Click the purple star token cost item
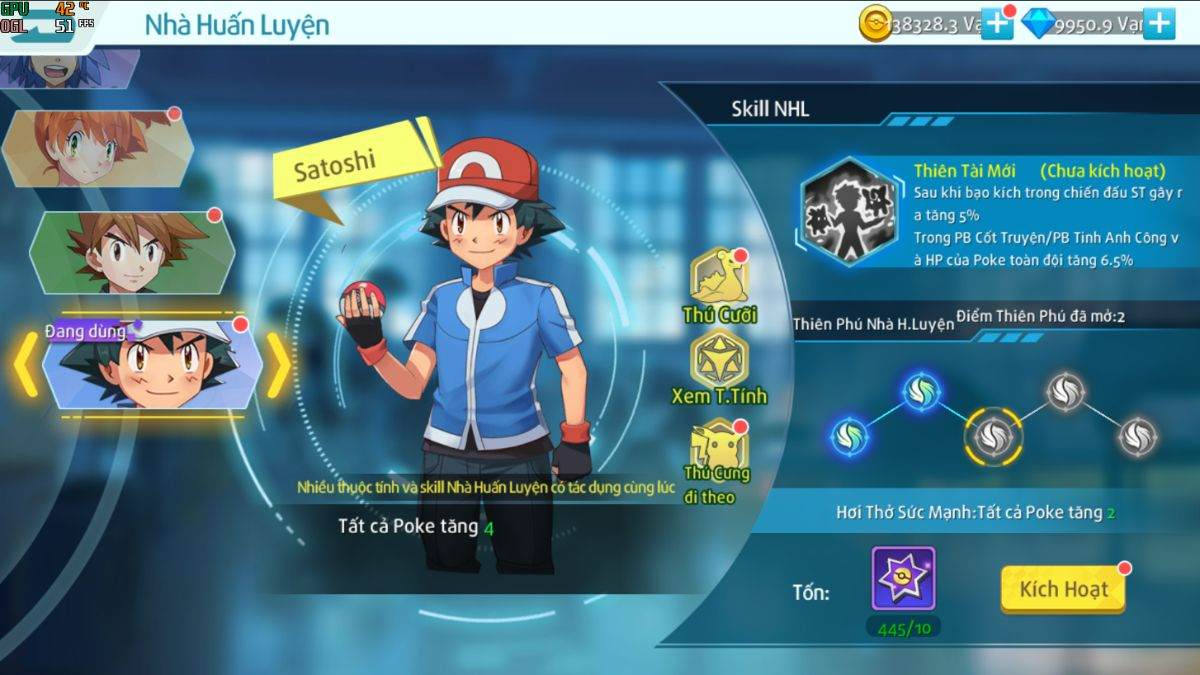 (903, 578)
